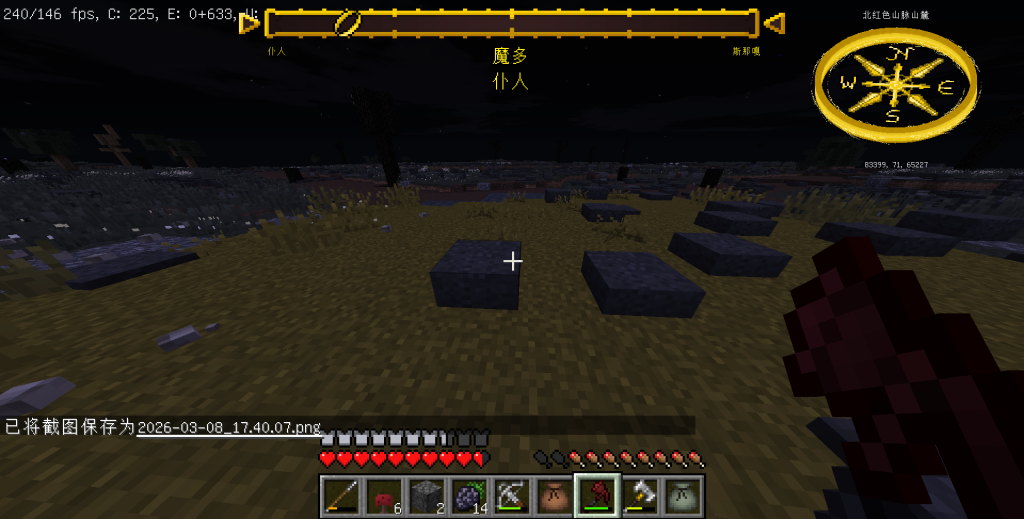Select the dark red axe slot

click(x=597, y=495)
